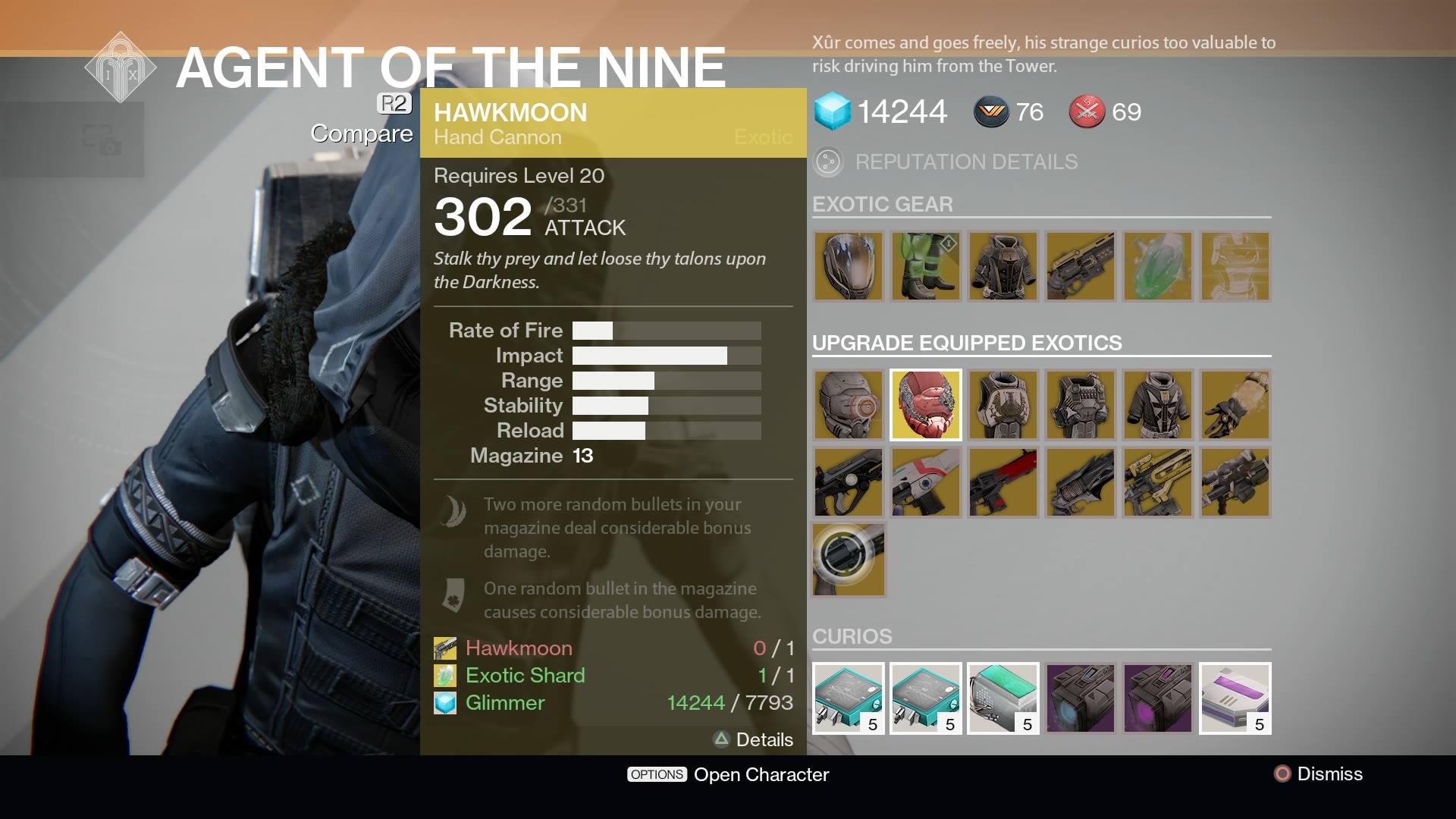Click Open Character at the bottom

(762, 774)
